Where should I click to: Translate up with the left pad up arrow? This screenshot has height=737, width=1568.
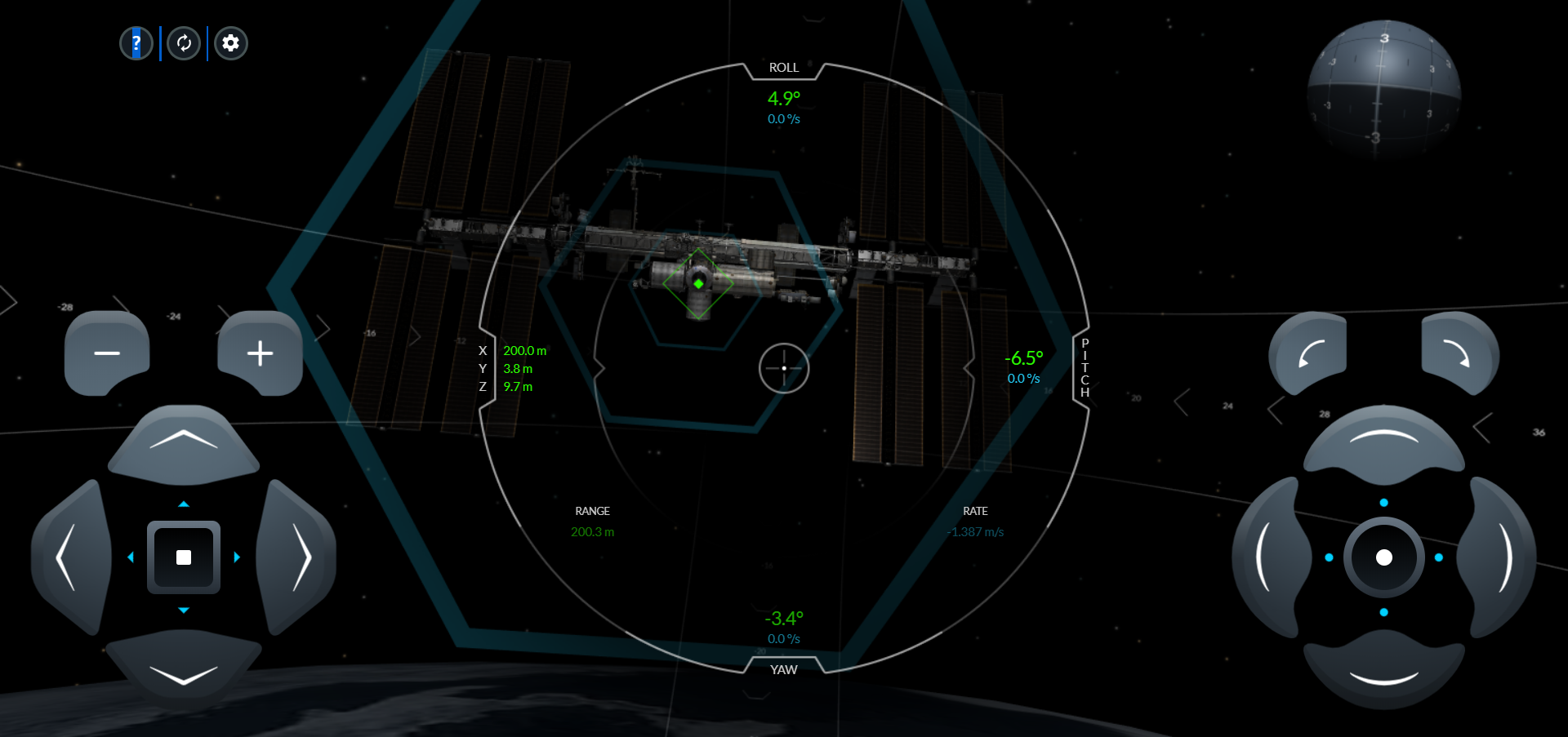(184, 442)
